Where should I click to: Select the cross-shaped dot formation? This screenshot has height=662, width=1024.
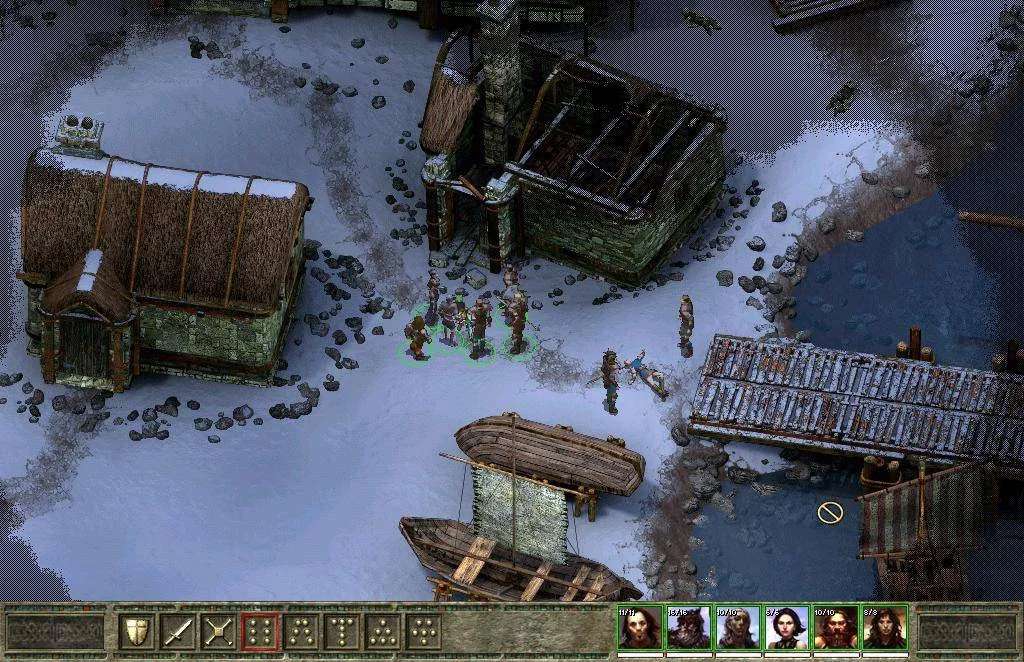[x=424, y=631]
